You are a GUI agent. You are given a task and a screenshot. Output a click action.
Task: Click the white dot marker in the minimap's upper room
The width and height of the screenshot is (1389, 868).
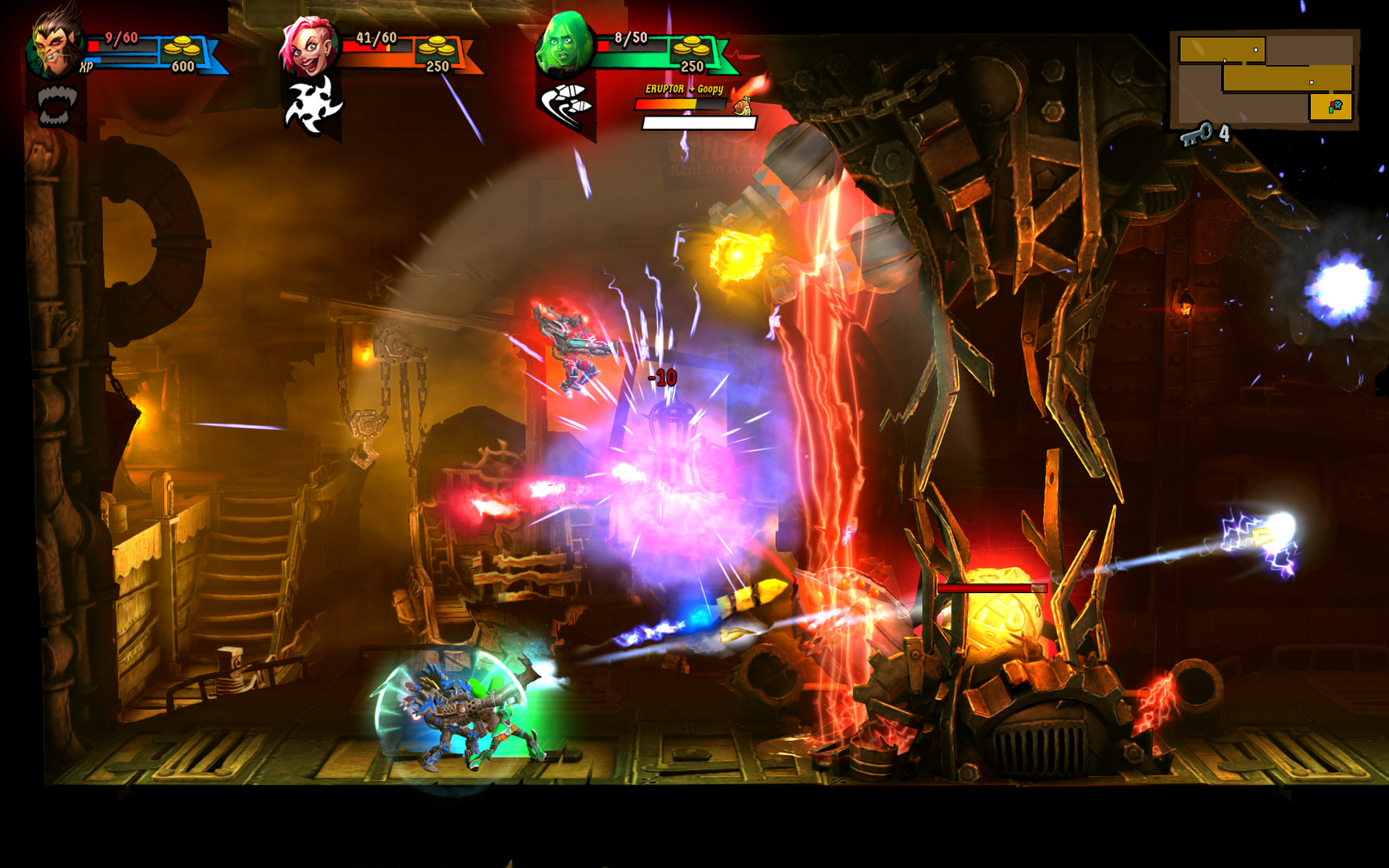[1256, 50]
